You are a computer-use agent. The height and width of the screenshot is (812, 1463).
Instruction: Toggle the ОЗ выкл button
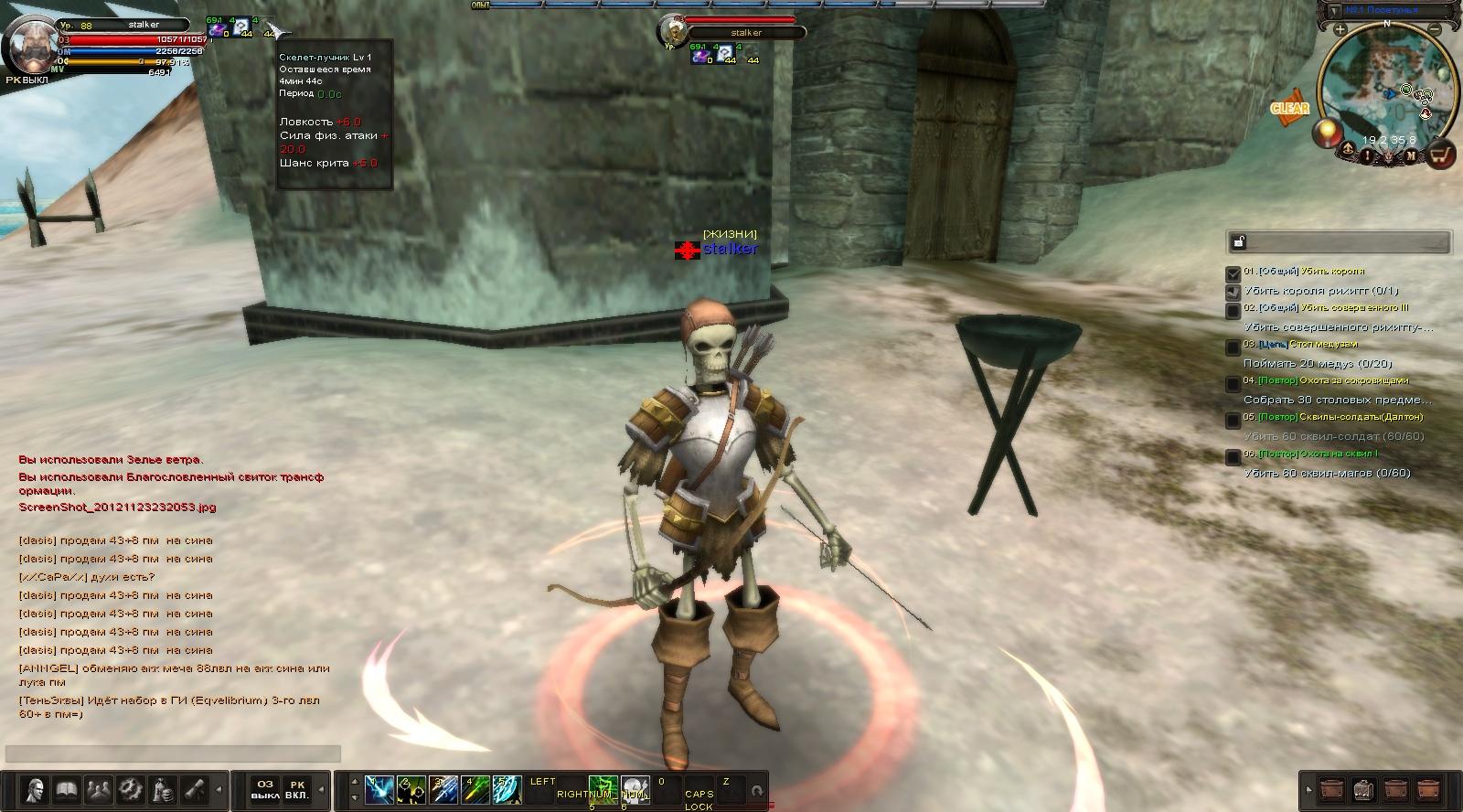[265, 789]
